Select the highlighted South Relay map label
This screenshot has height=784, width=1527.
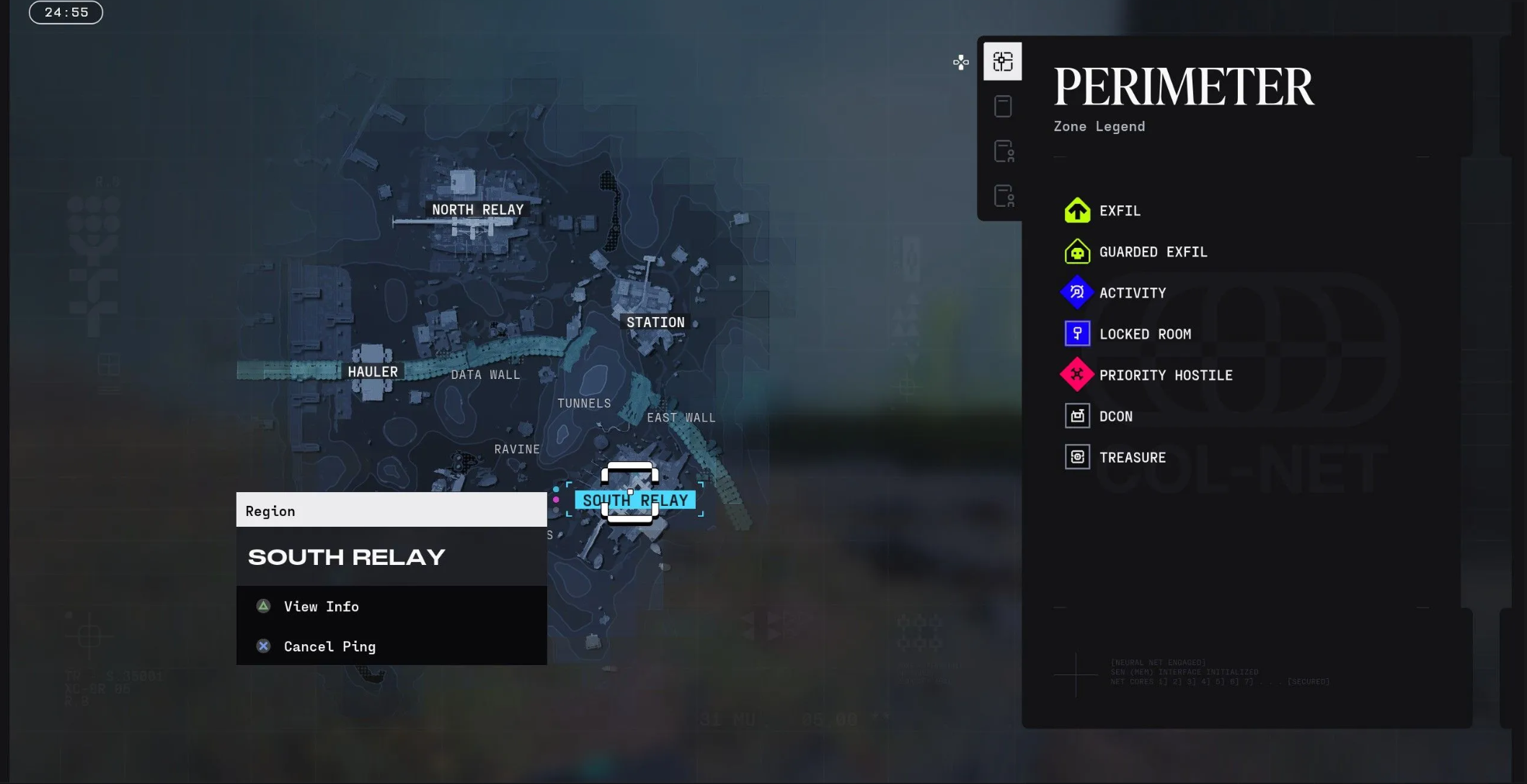(x=635, y=500)
